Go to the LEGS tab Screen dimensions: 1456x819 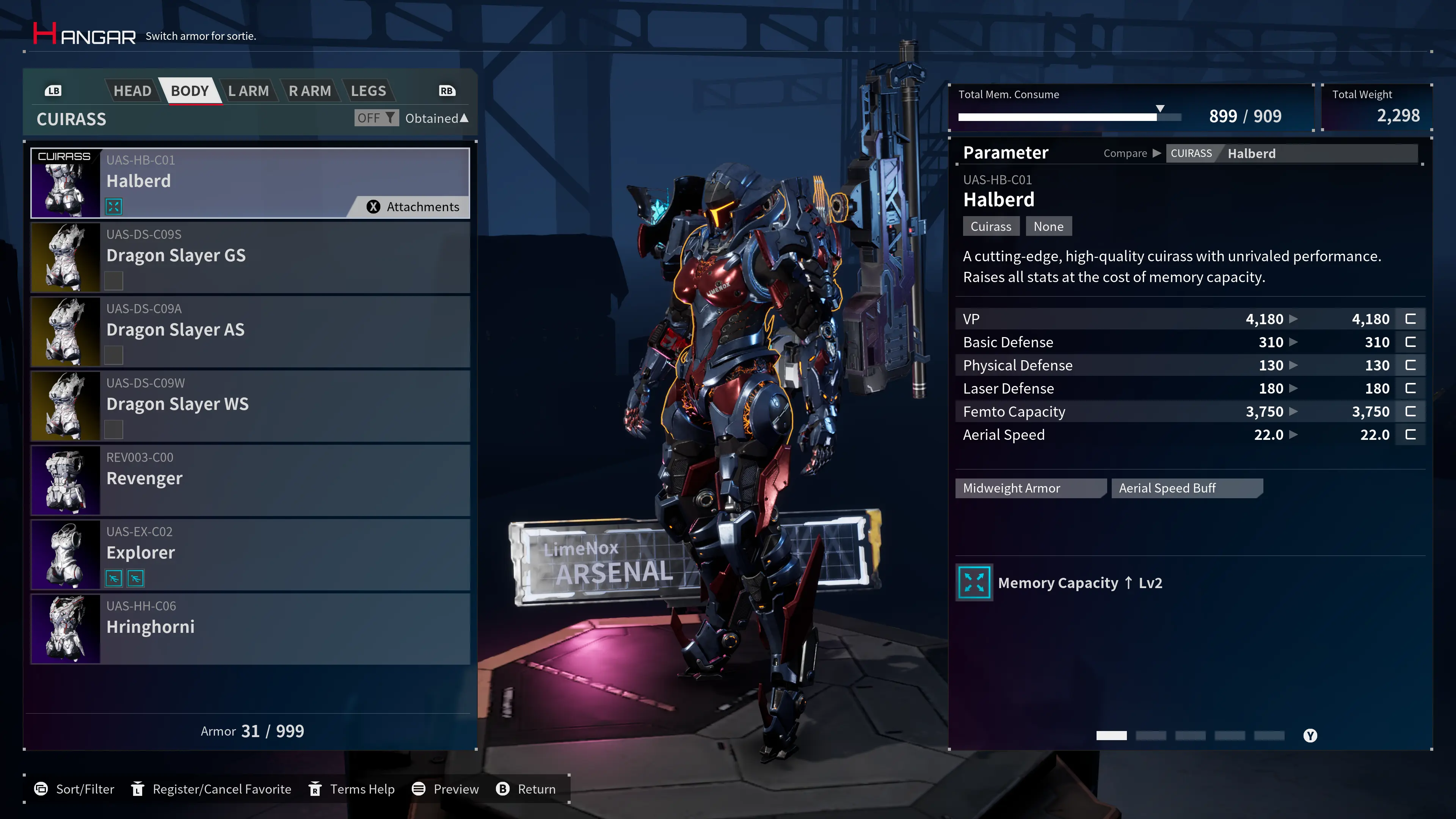[x=368, y=91]
